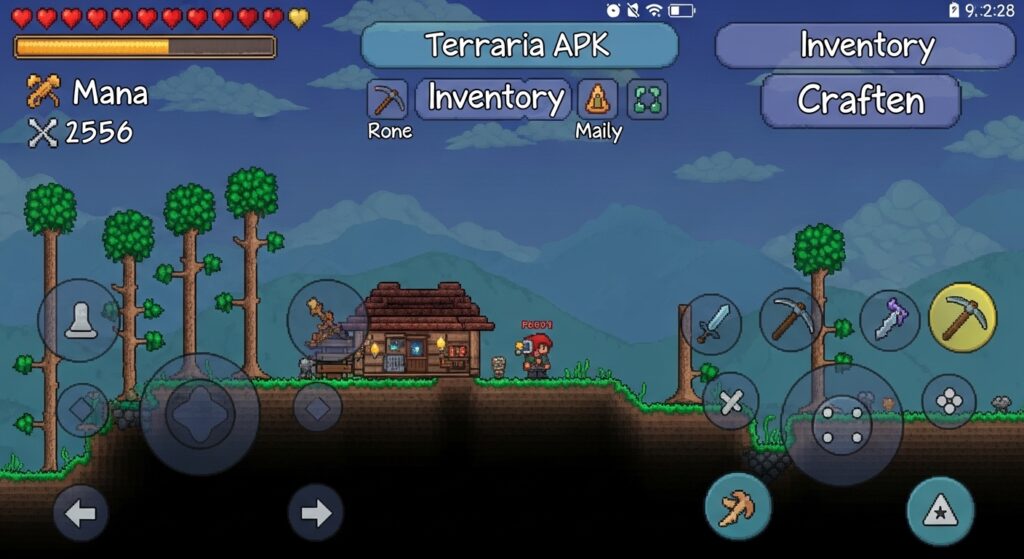
Task: Open the Craften menu
Action: pos(860,100)
